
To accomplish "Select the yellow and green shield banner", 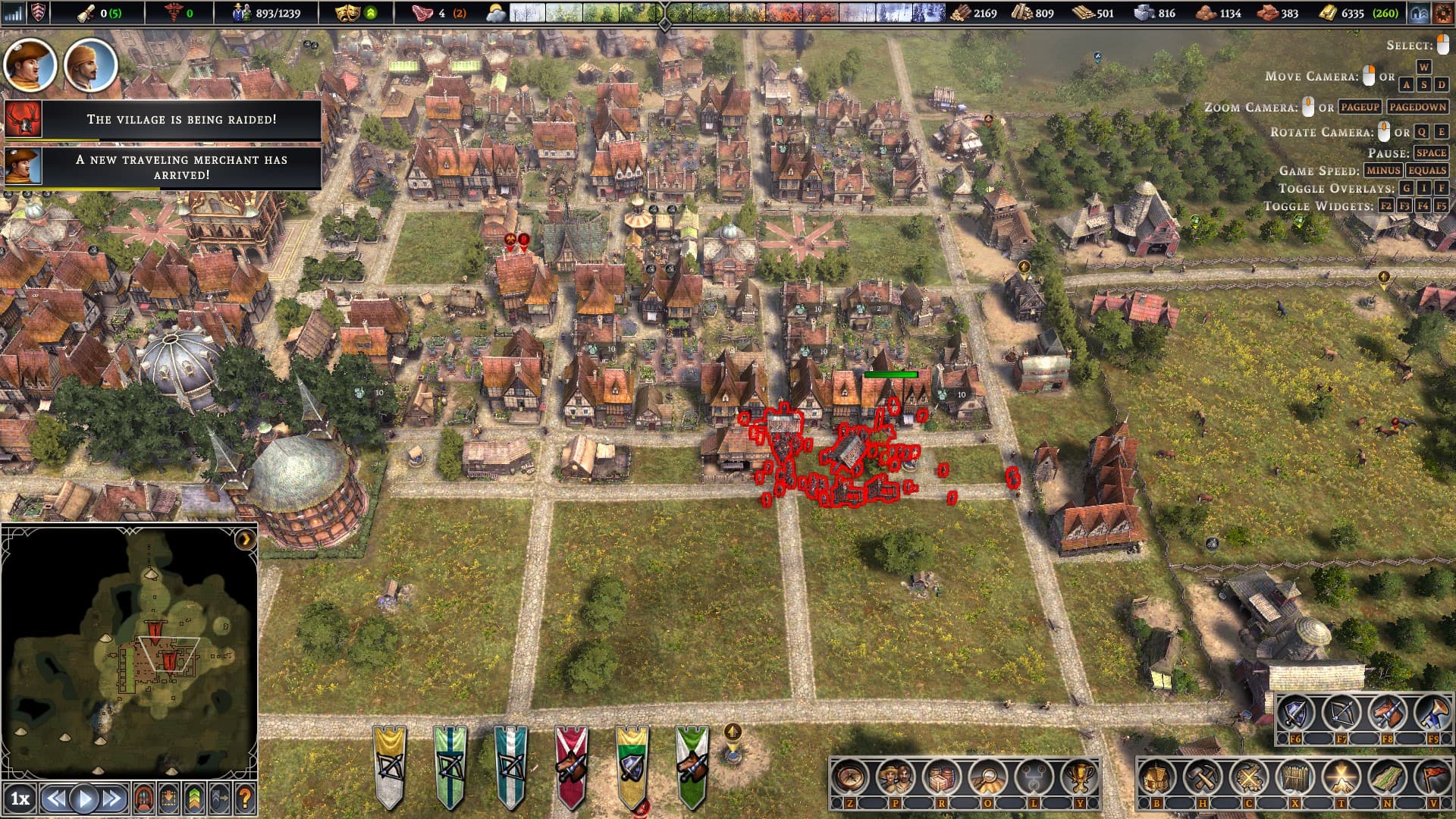I will pos(632,766).
